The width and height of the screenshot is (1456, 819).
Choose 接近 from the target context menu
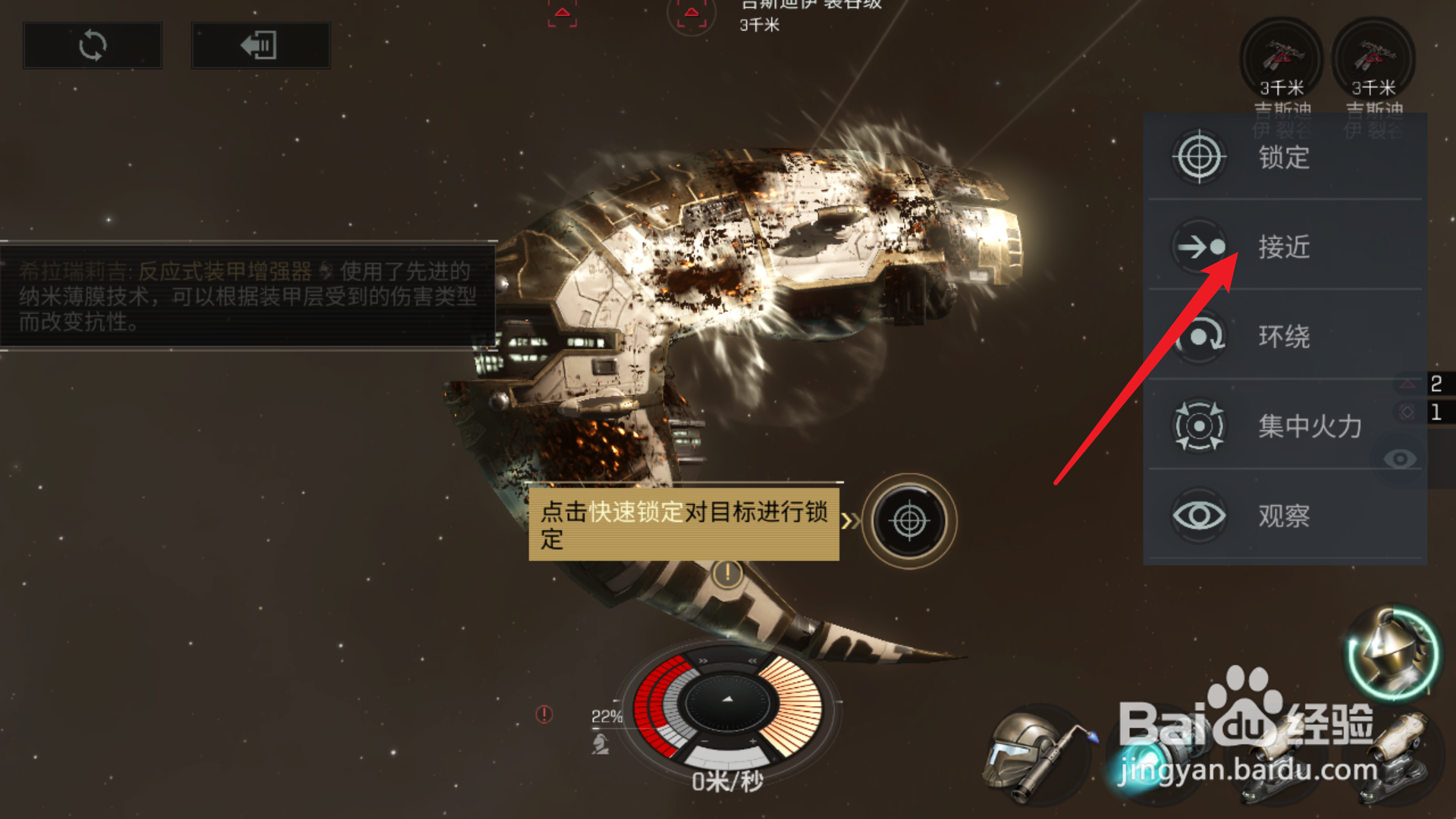tap(1290, 247)
